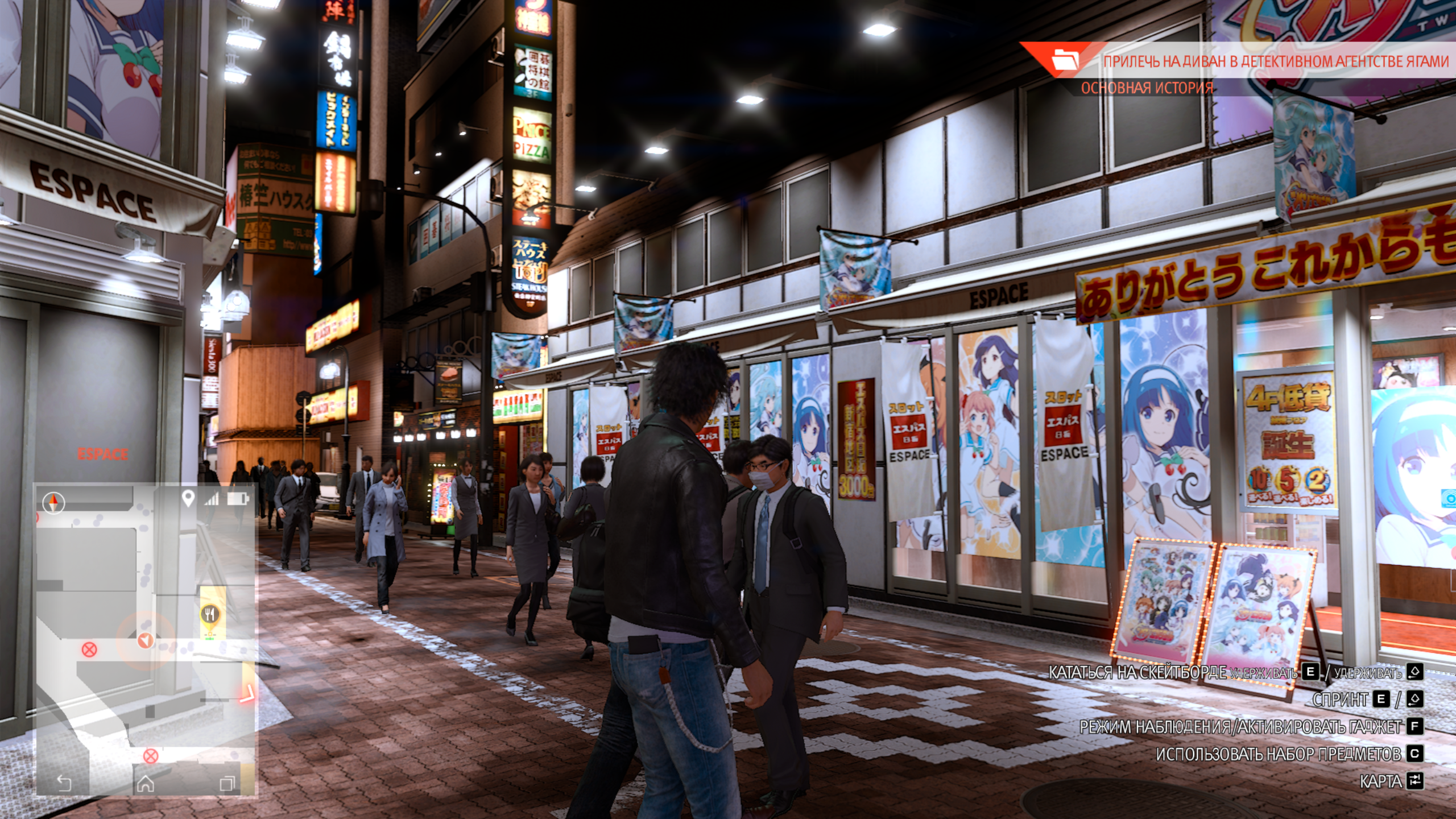The width and height of the screenshot is (1456, 819).
Task: Click the player arrow on the minimap
Action: pyautogui.click(x=146, y=641)
